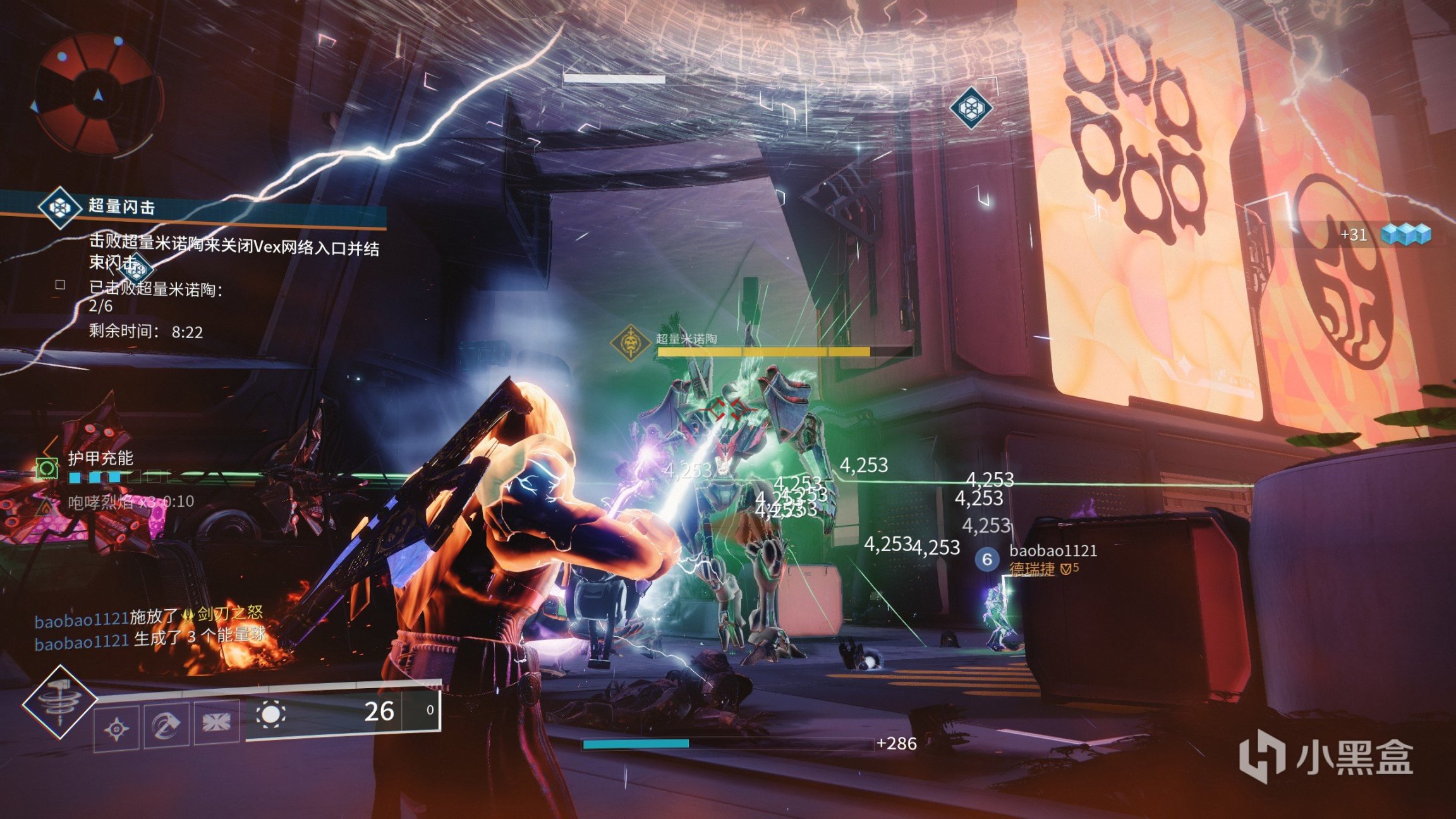Click the 咆哮烈焰 buff icon
Image resolution: width=1456 pixels, height=819 pixels.
(46, 504)
